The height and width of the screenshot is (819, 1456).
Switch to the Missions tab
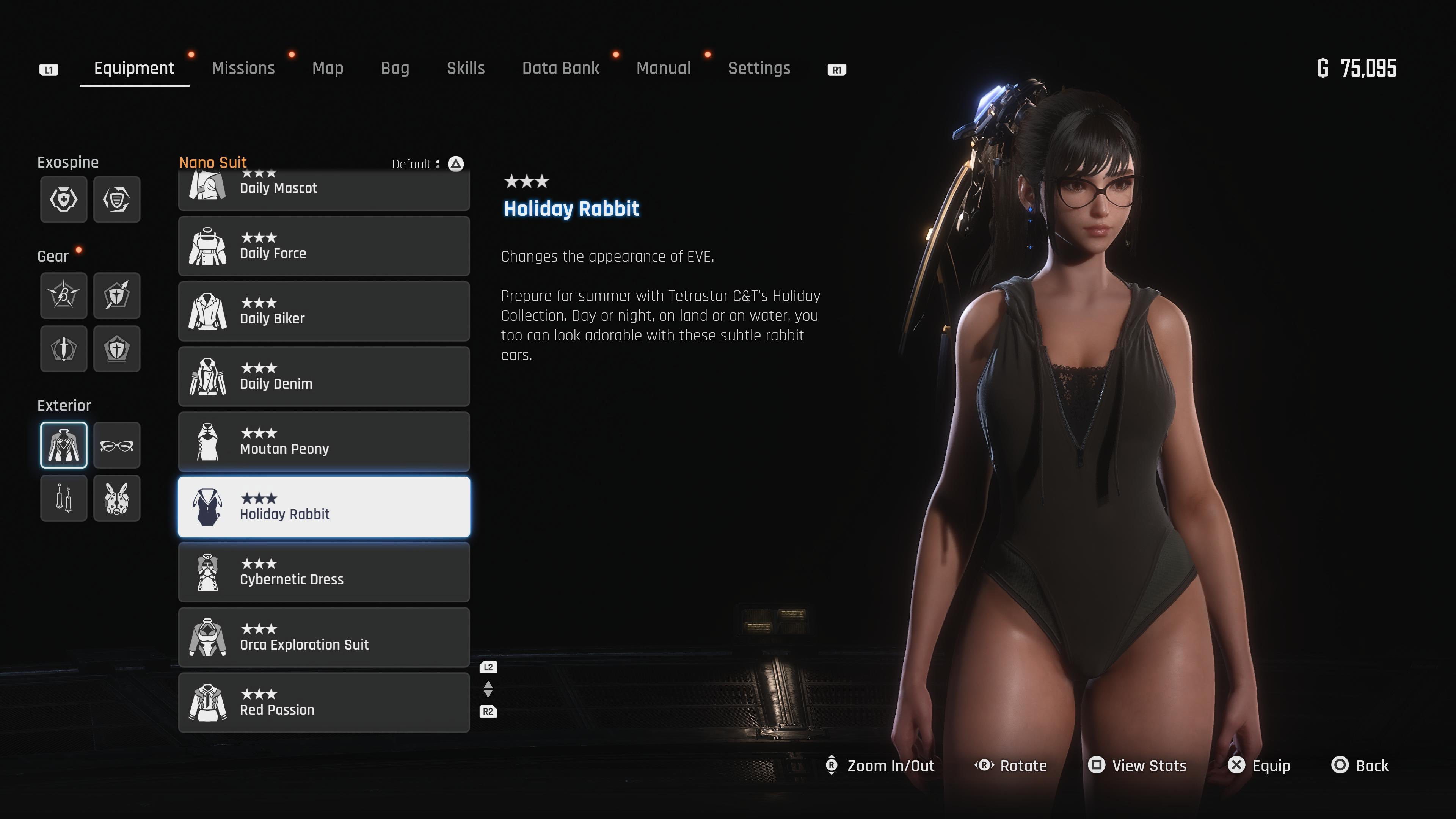click(x=243, y=68)
